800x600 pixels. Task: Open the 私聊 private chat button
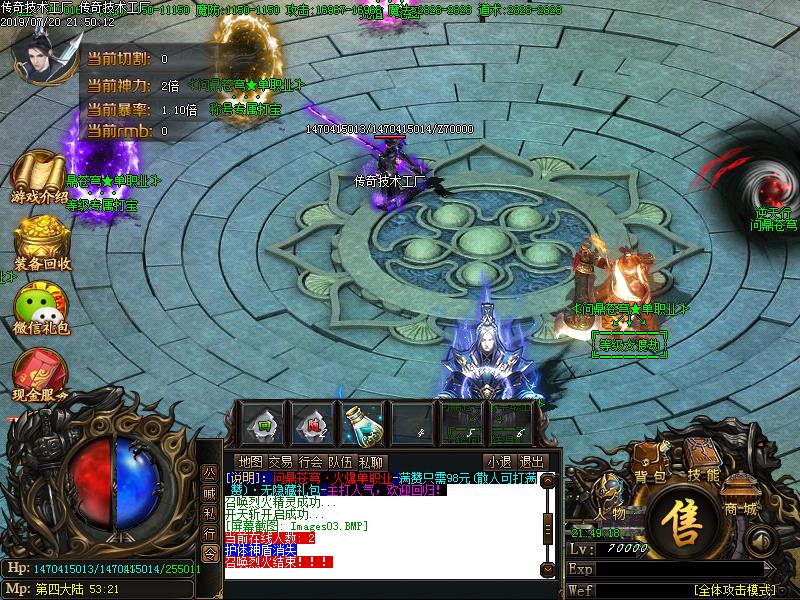(x=371, y=461)
